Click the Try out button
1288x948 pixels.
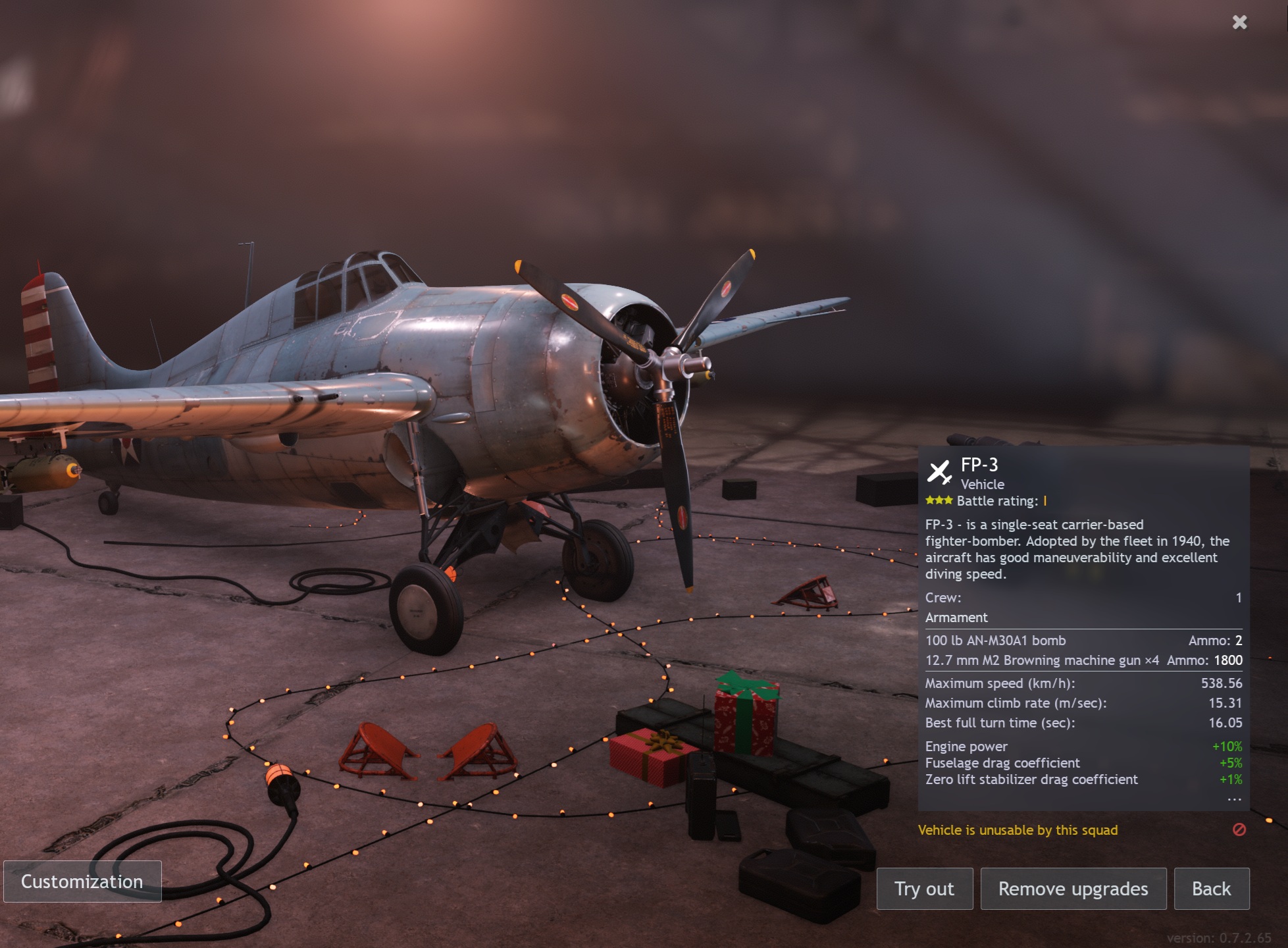pyautogui.click(x=924, y=889)
